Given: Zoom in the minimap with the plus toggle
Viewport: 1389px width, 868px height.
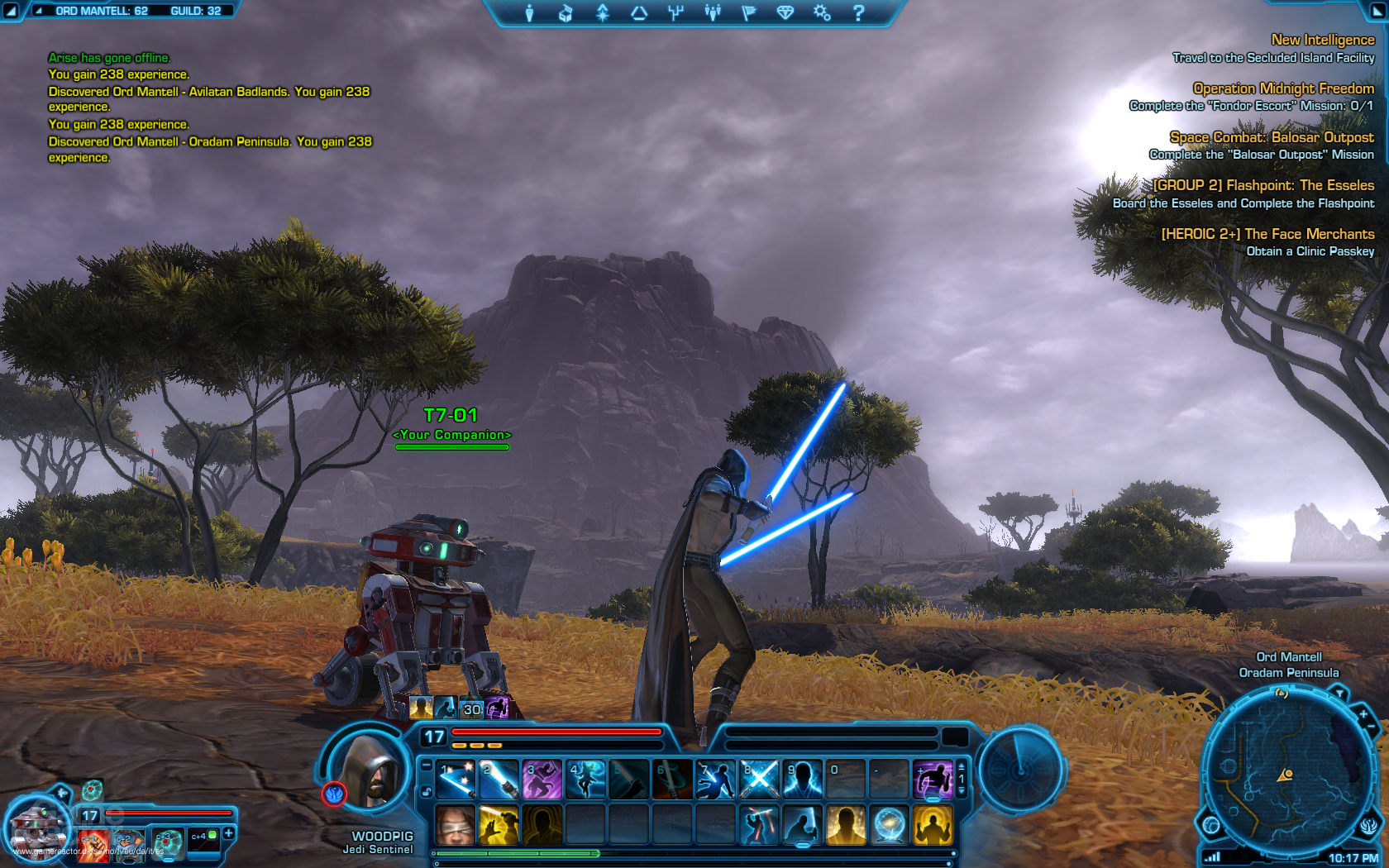Looking at the screenshot, I should click(x=1363, y=714).
